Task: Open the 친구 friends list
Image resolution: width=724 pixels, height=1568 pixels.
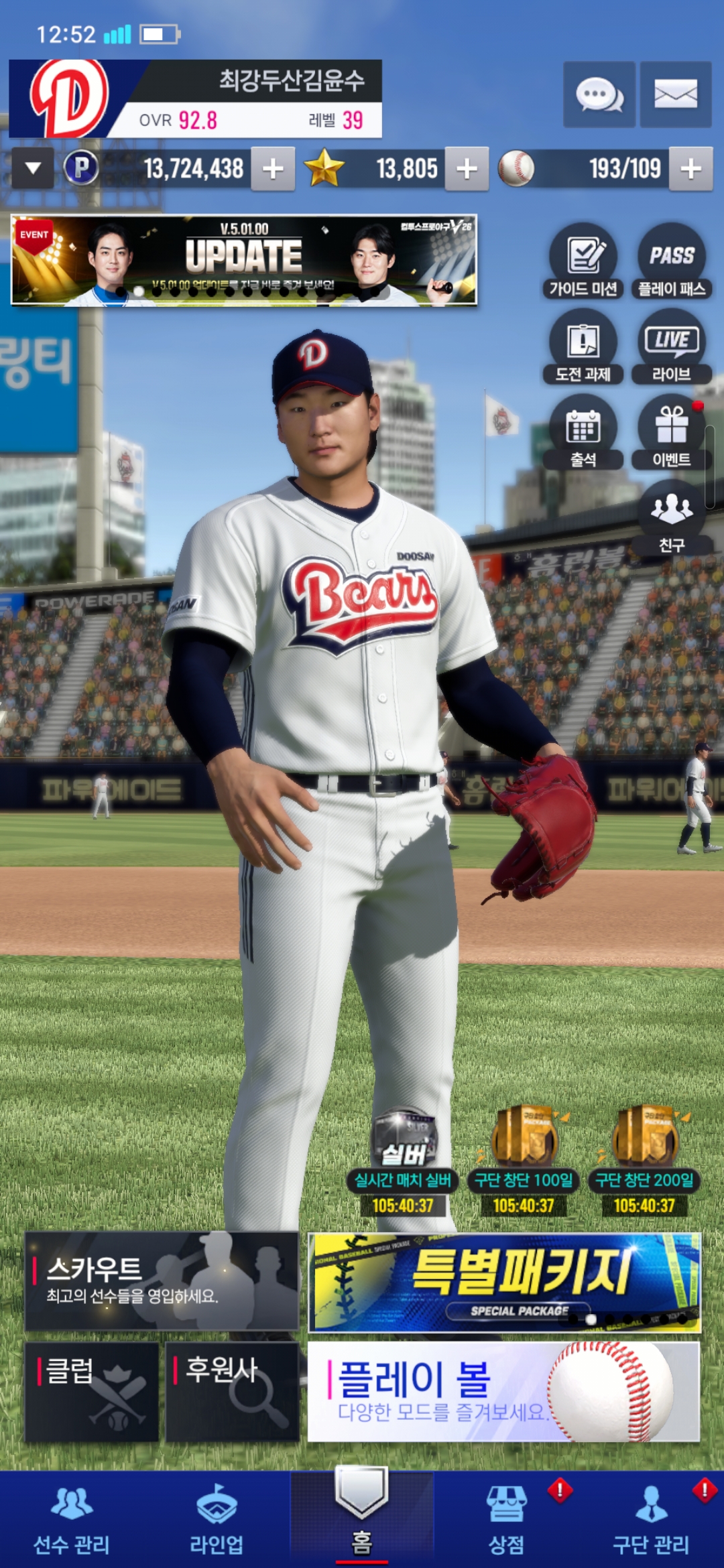Action: (672, 517)
